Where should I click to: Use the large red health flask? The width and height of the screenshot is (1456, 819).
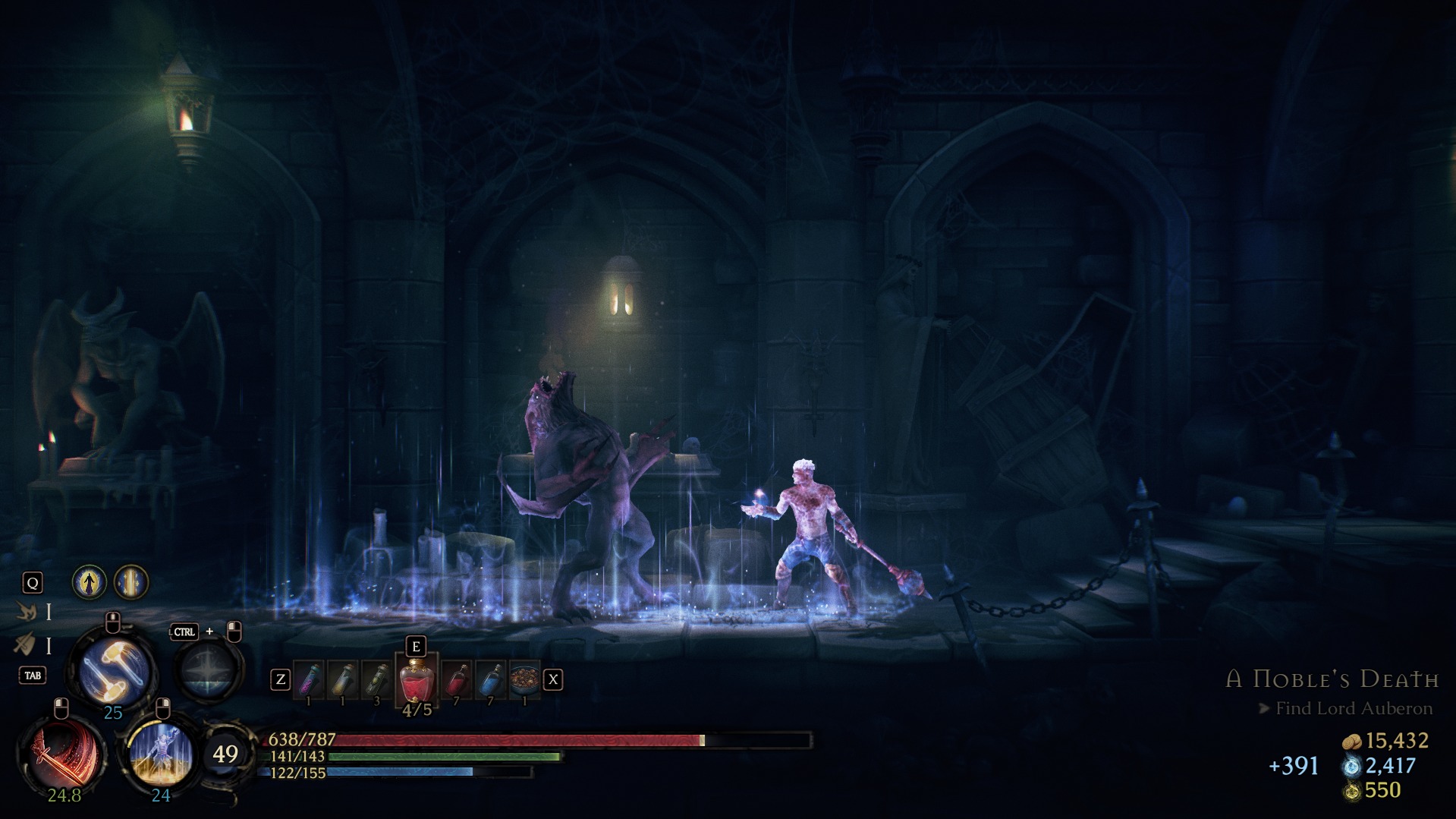point(417,680)
